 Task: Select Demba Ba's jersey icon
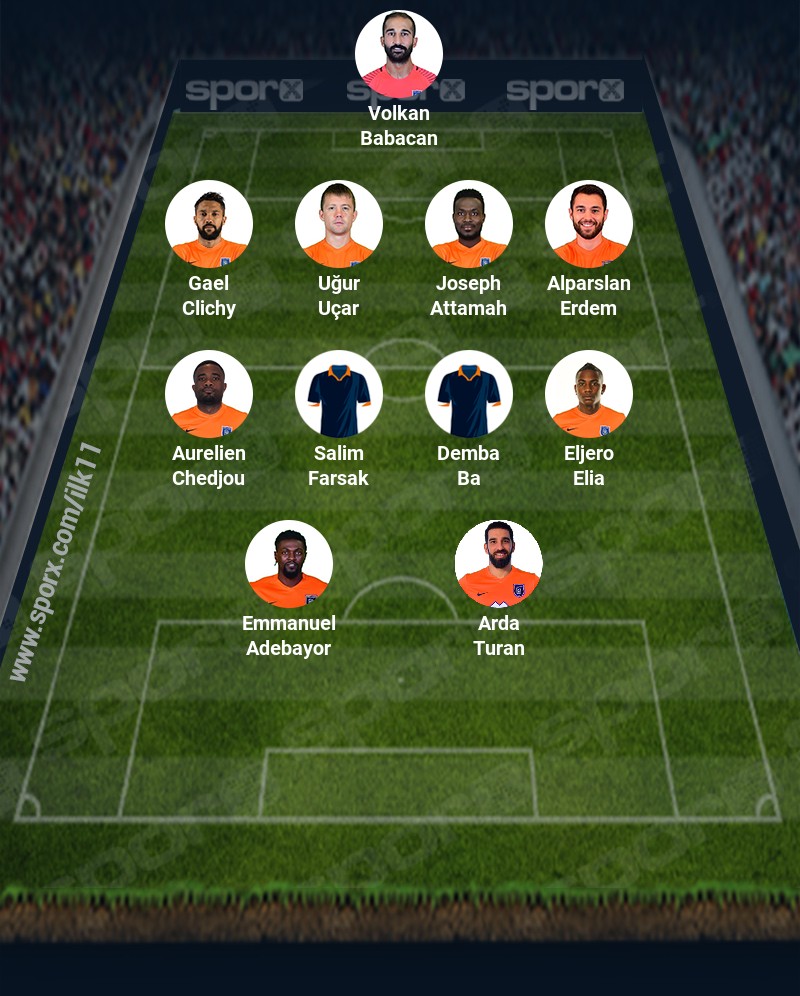(468, 394)
